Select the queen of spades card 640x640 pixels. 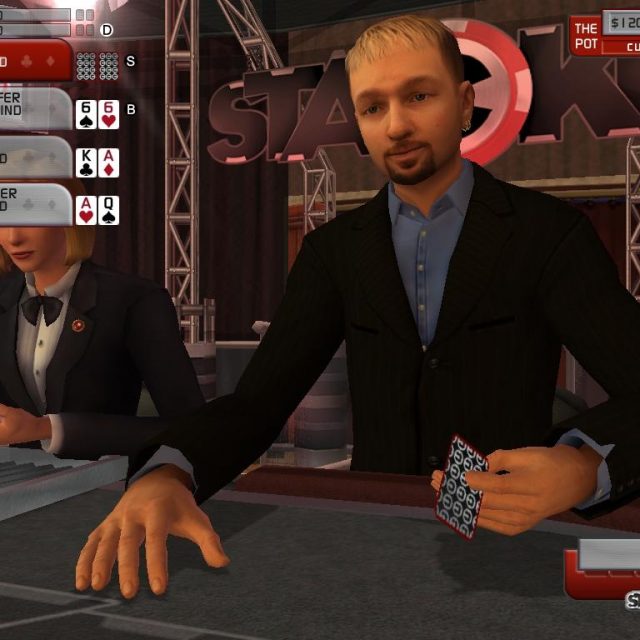pos(109,209)
